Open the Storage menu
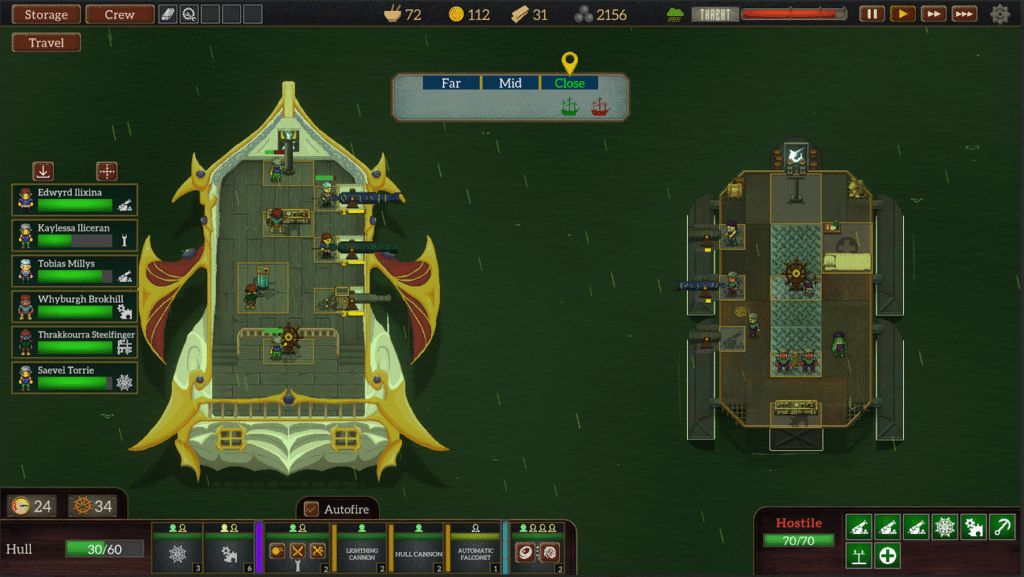1024x577 pixels. (46, 15)
